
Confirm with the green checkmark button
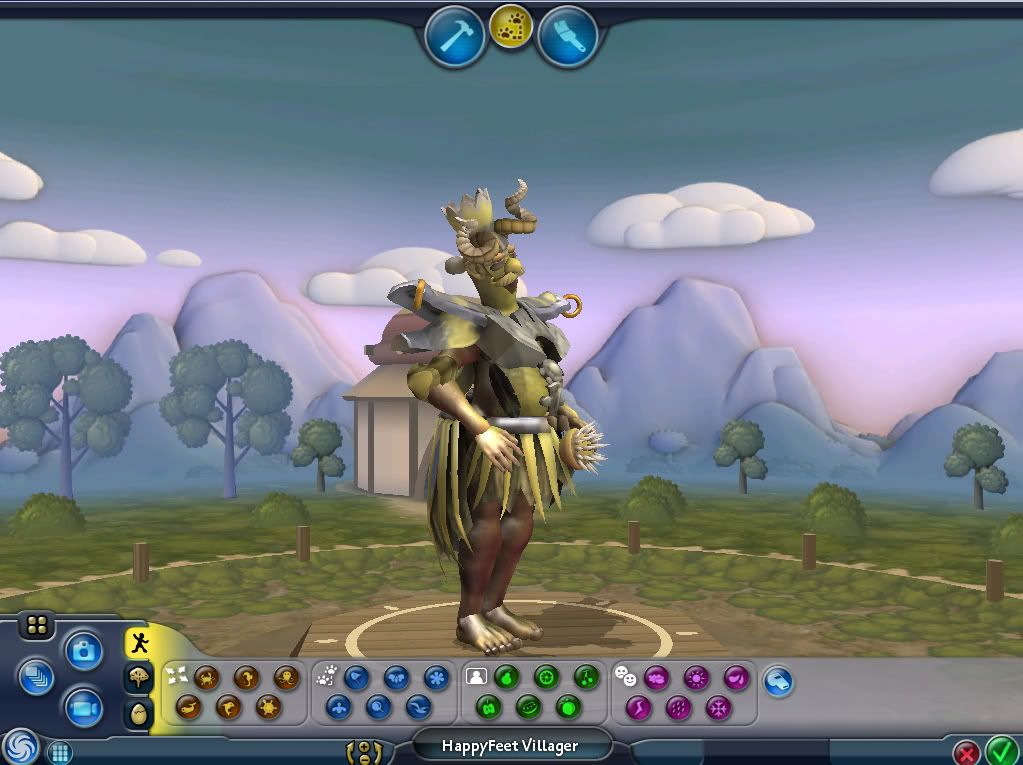[x=1001, y=750]
